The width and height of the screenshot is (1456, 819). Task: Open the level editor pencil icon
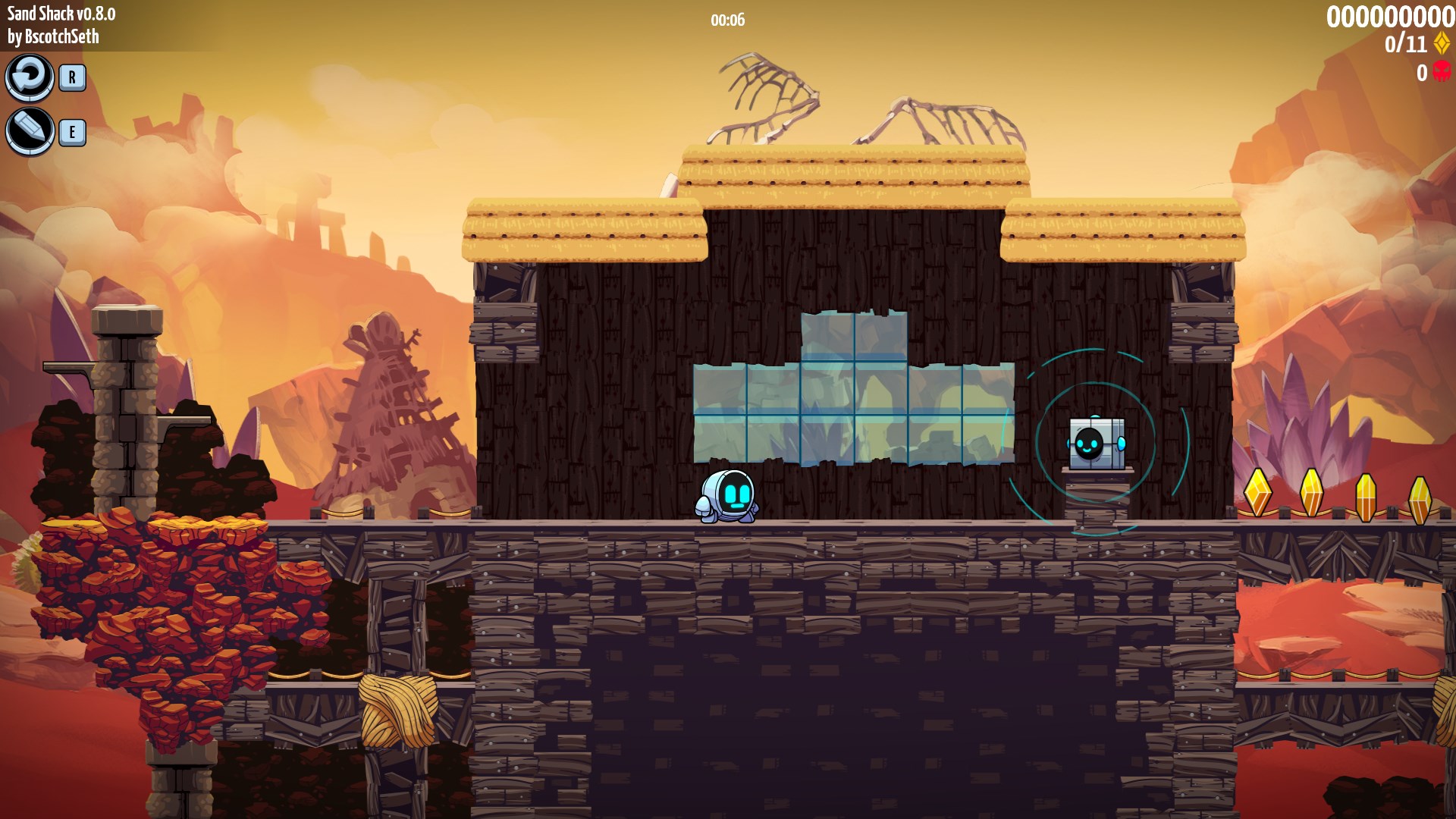tap(30, 131)
